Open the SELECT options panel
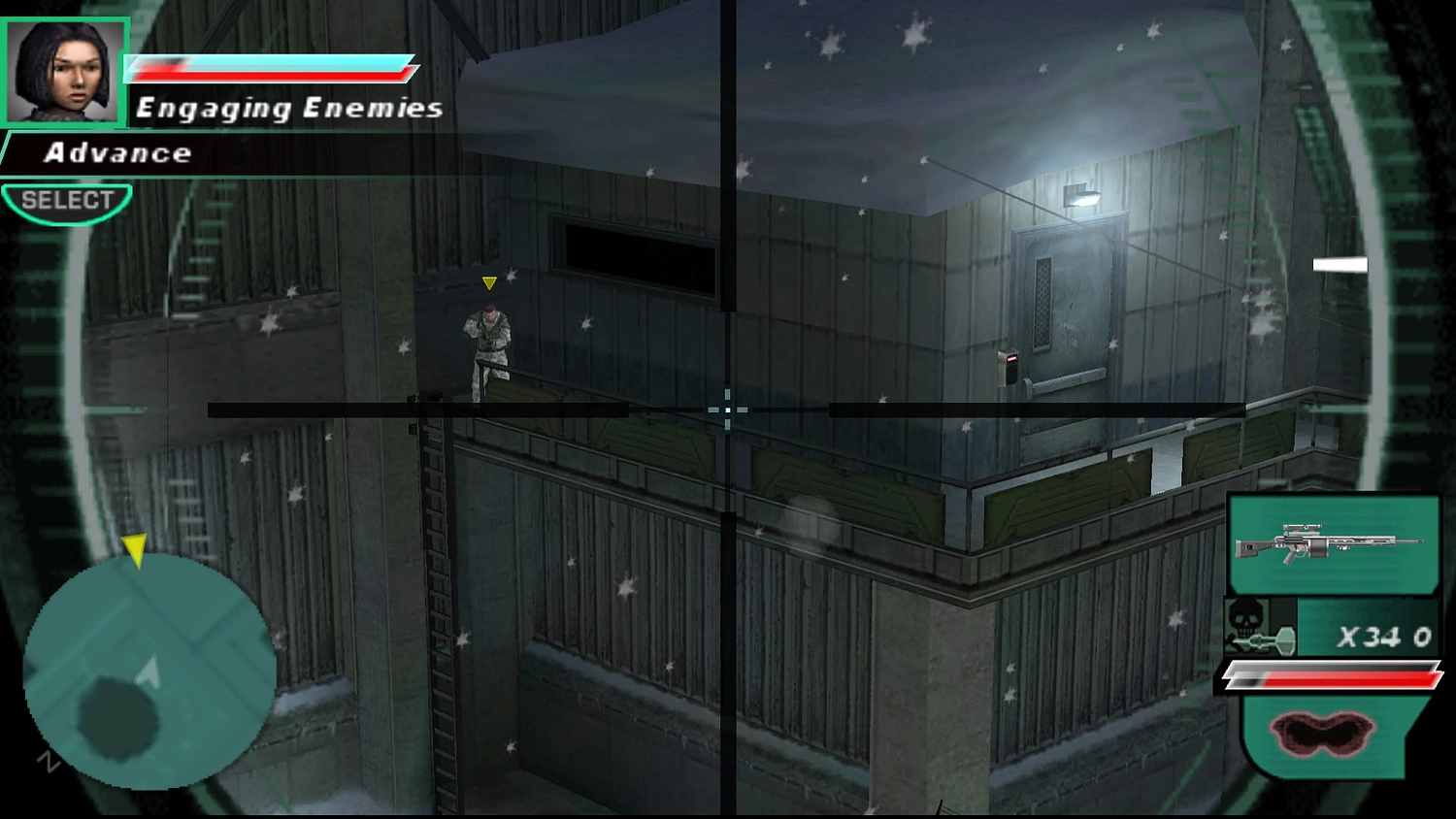 [66, 200]
